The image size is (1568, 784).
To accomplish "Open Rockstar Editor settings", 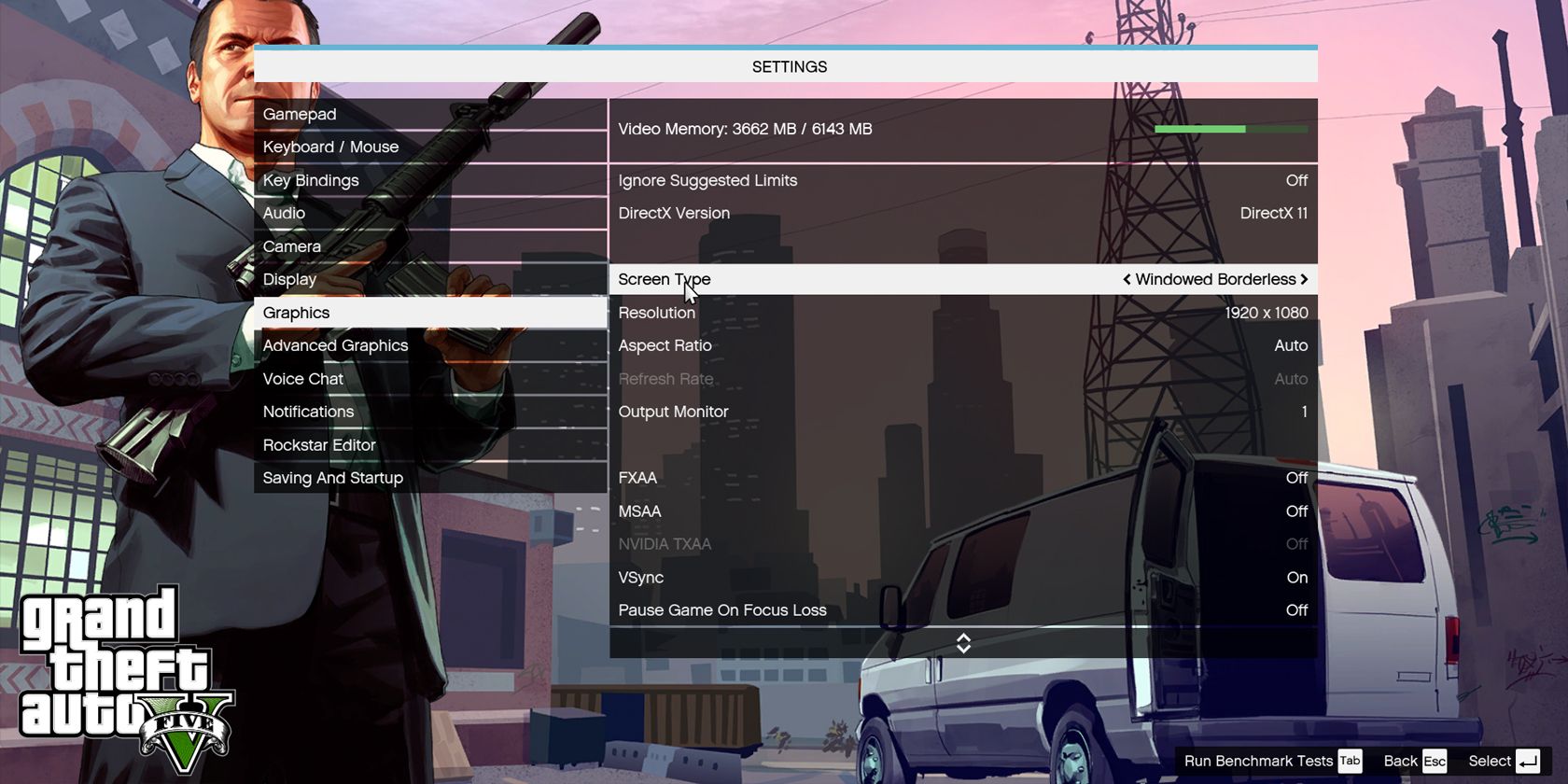I will (x=319, y=444).
